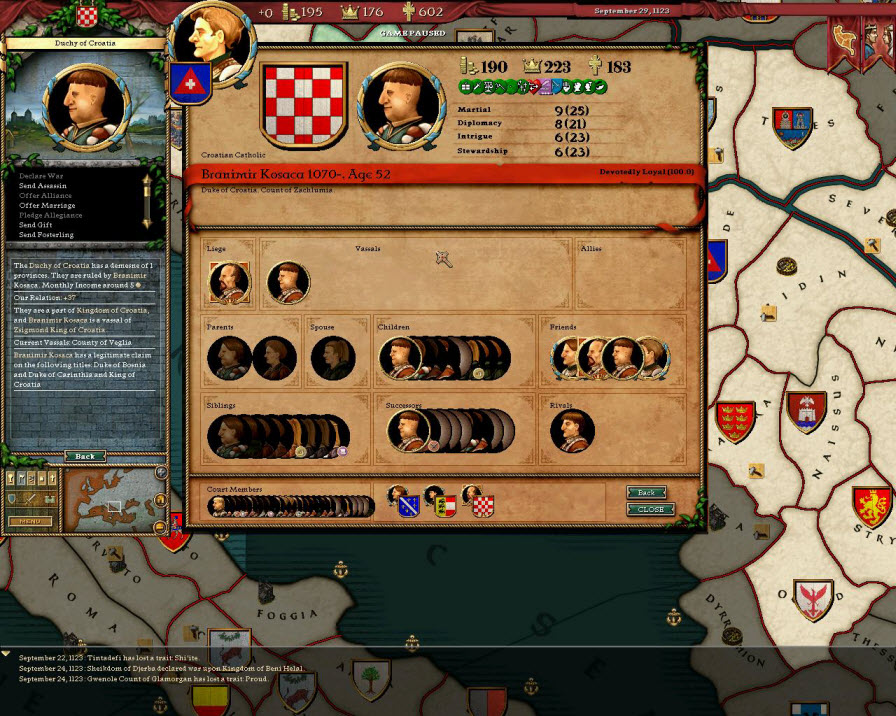The height and width of the screenshot is (716, 896).
Task: Open the liege's character portrait
Action: pyautogui.click(x=229, y=283)
